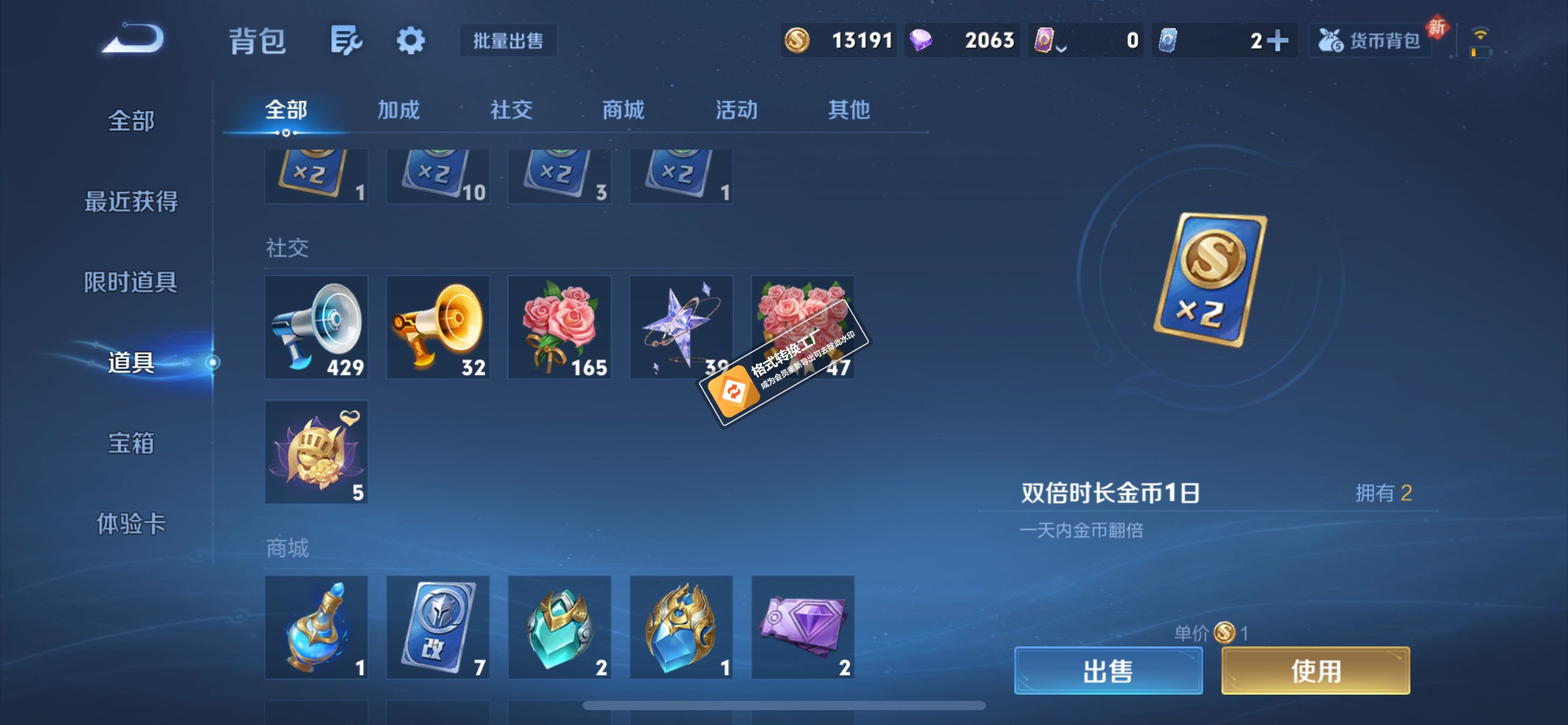Viewport: 1568px width, 725px height.
Task: Select the golden megaphone item
Action: pyautogui.click(x=438, y=327)
